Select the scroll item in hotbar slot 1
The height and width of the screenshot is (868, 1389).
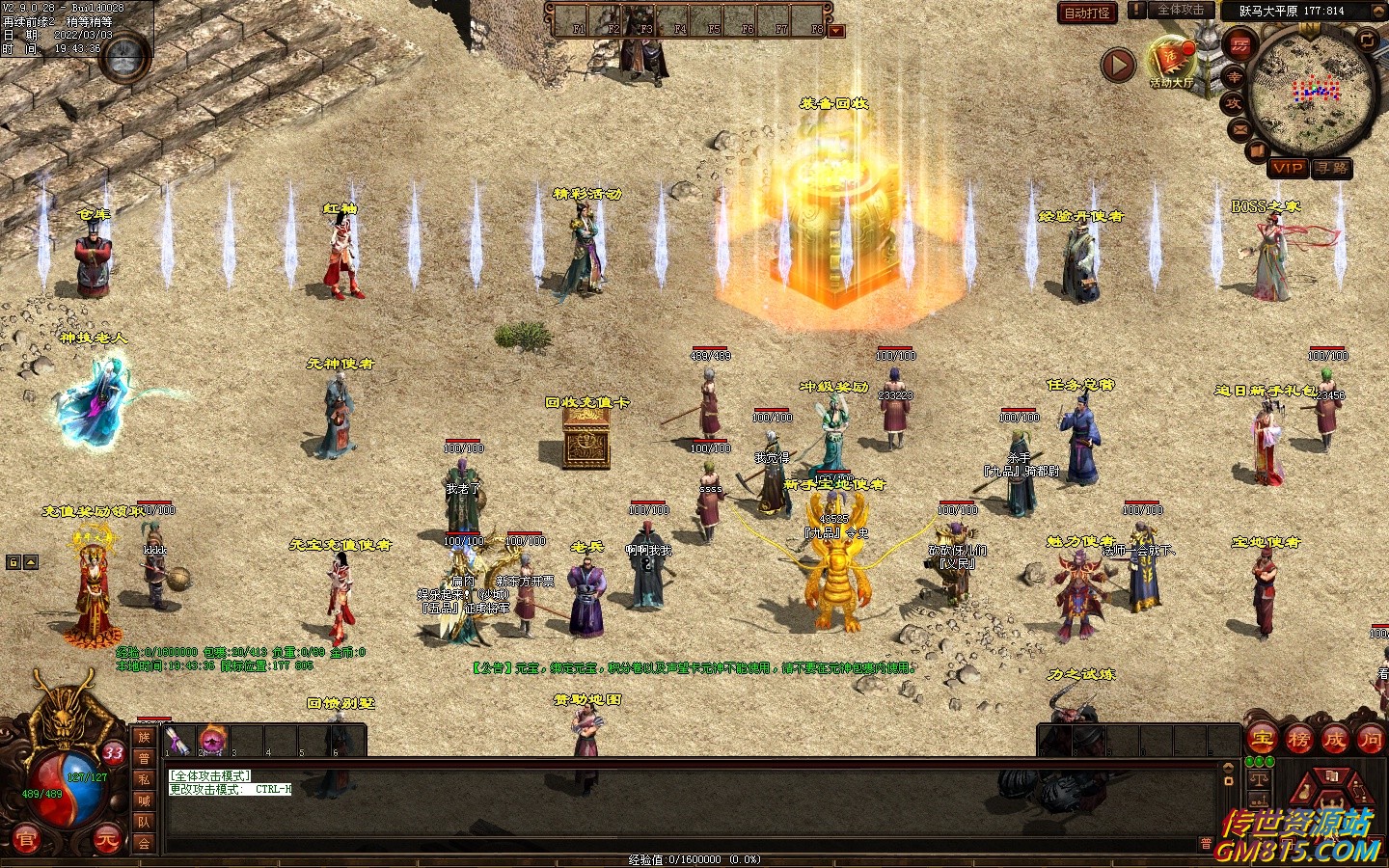[177, 741]
